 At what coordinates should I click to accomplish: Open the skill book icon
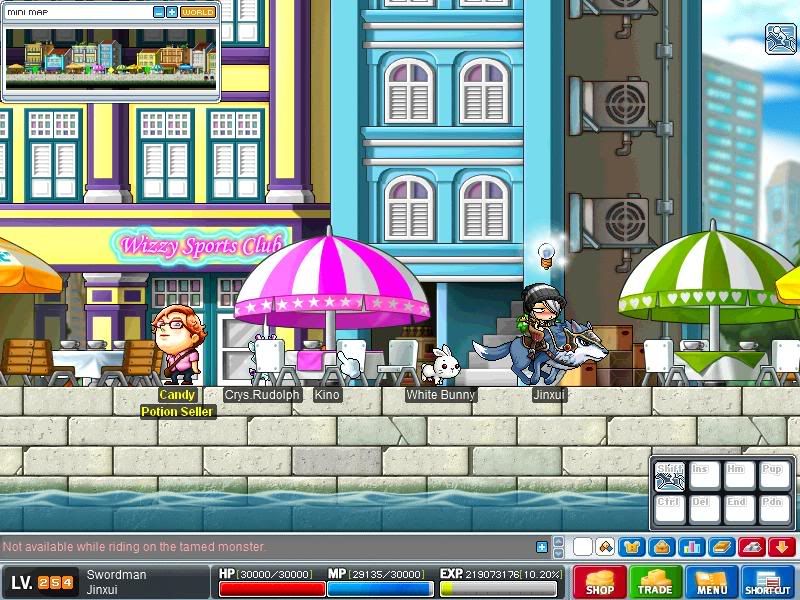[722, 547]
